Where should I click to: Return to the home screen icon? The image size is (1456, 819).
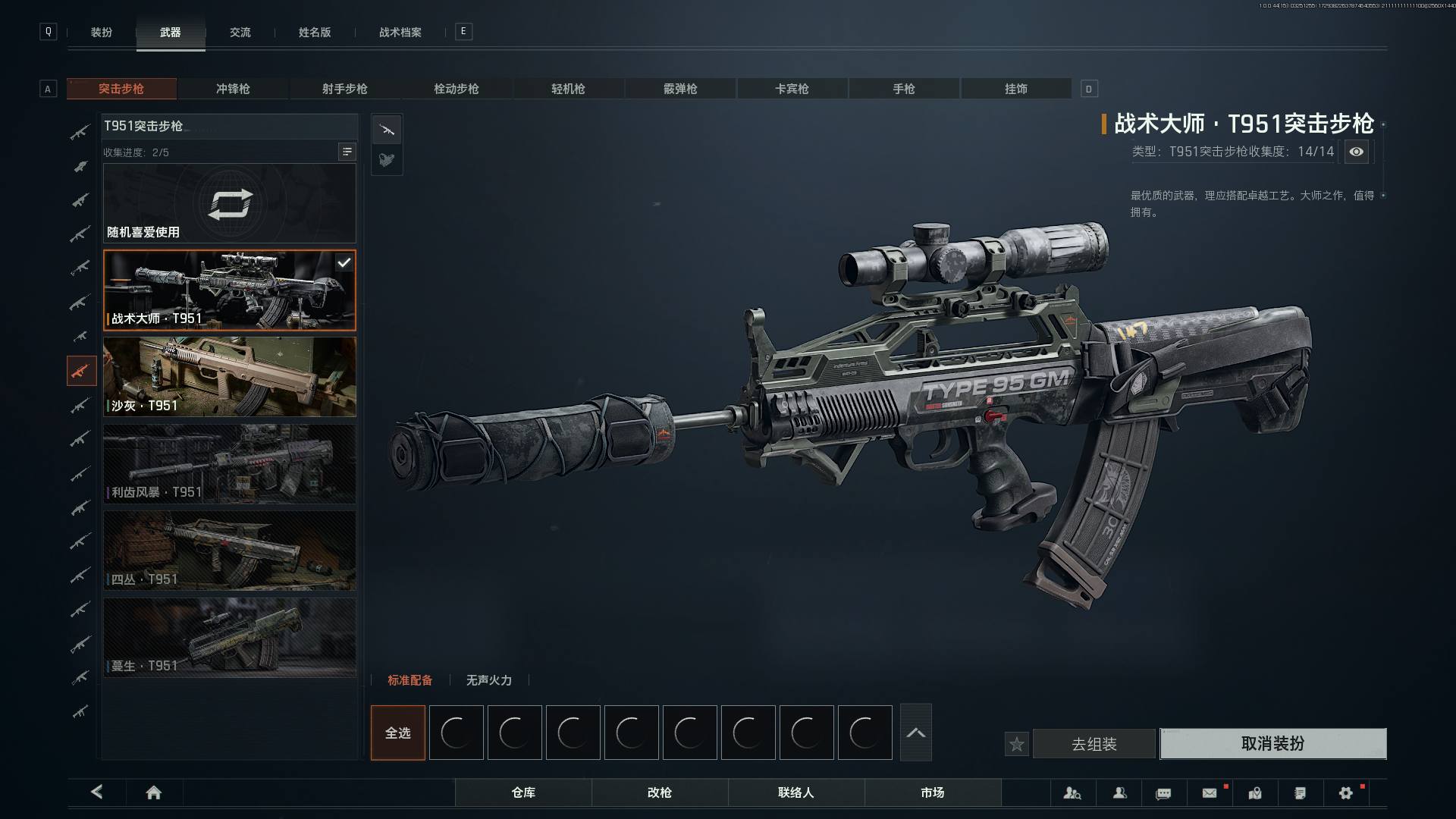[154, 792]
